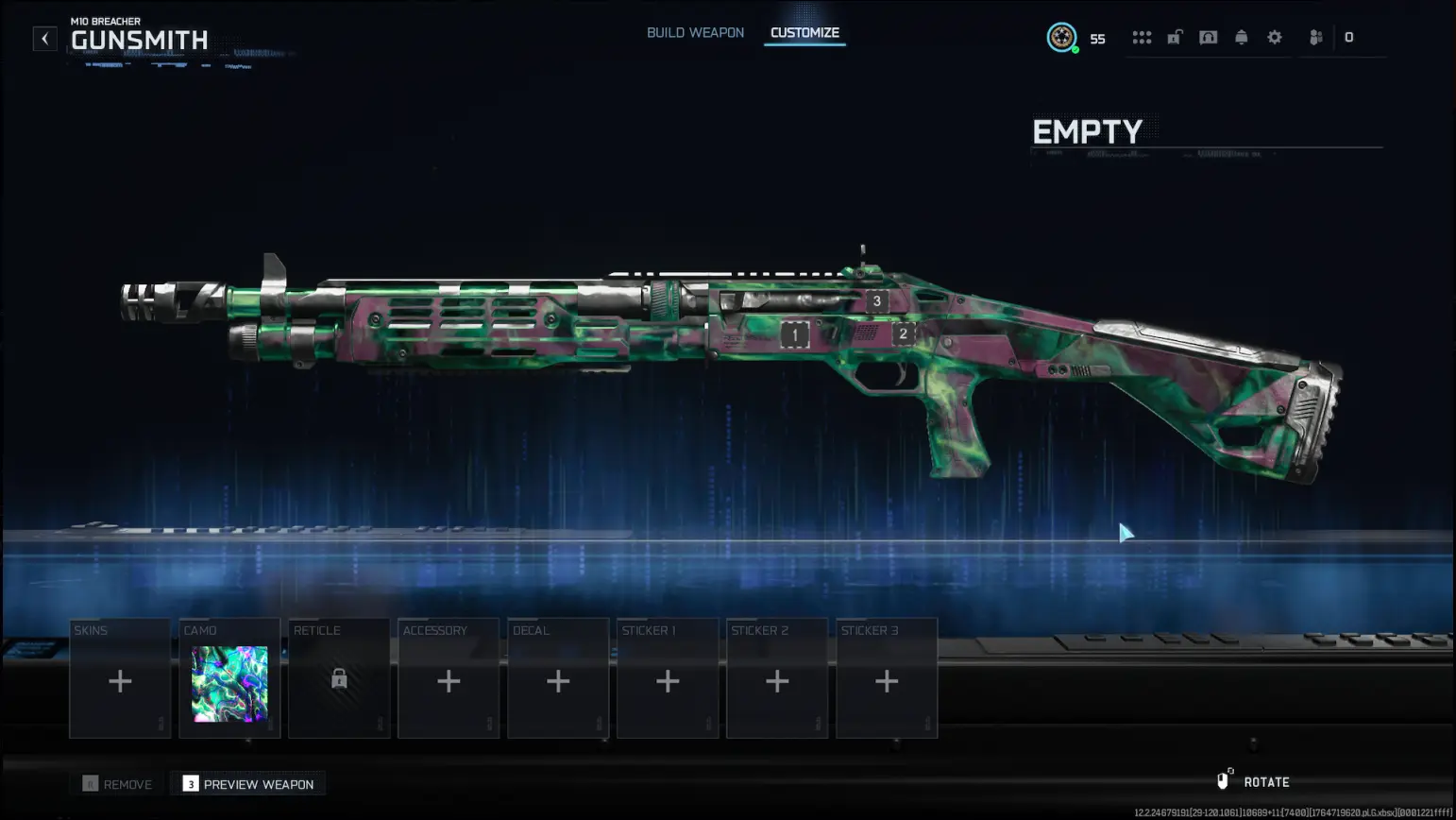Click the back arrow beside GUNSMITH

point(44,38)
